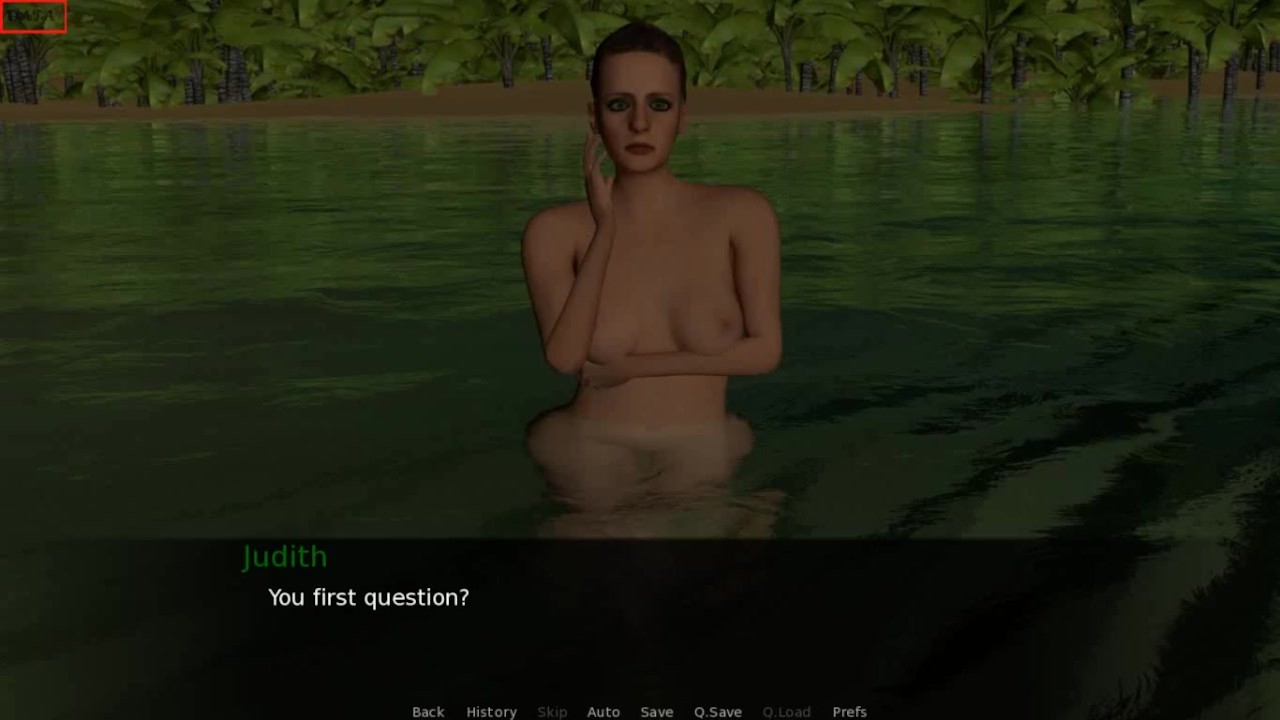Open the dialogue History log
Image resolution: width=1280 pixels, height=720 pixels.
tap(491, 712)
